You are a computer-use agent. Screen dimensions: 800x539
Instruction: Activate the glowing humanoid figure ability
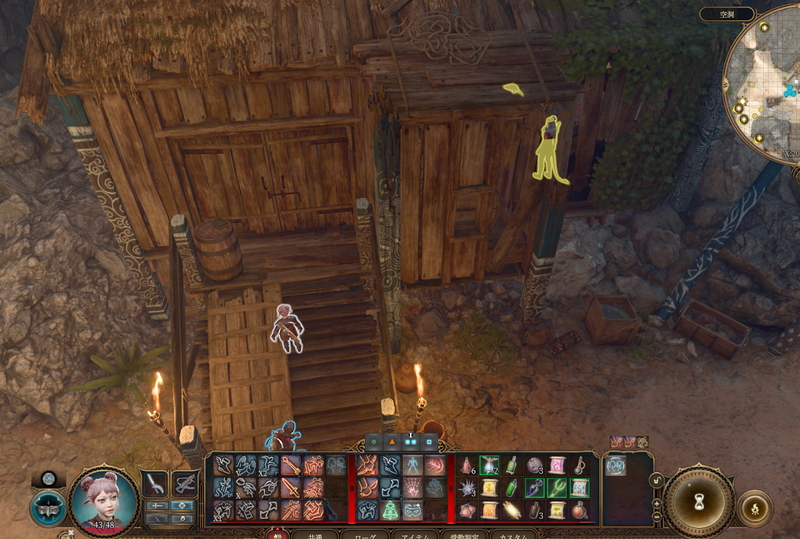pyautogui.click(x=412, y=465)
